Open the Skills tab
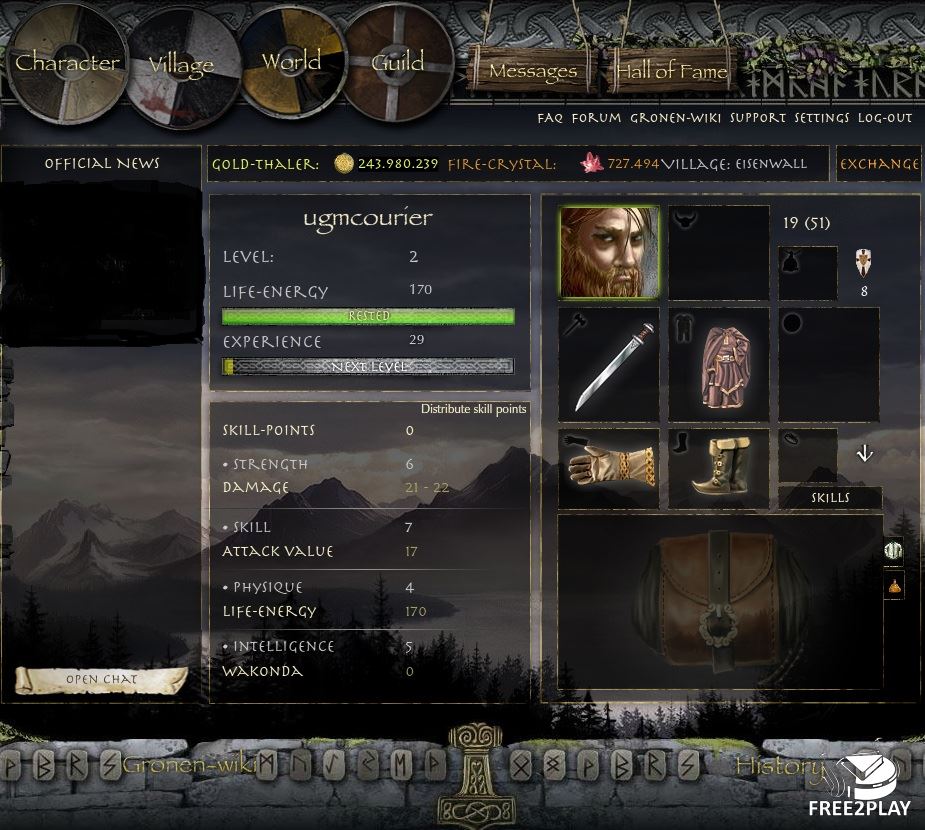 pos(830,498)
